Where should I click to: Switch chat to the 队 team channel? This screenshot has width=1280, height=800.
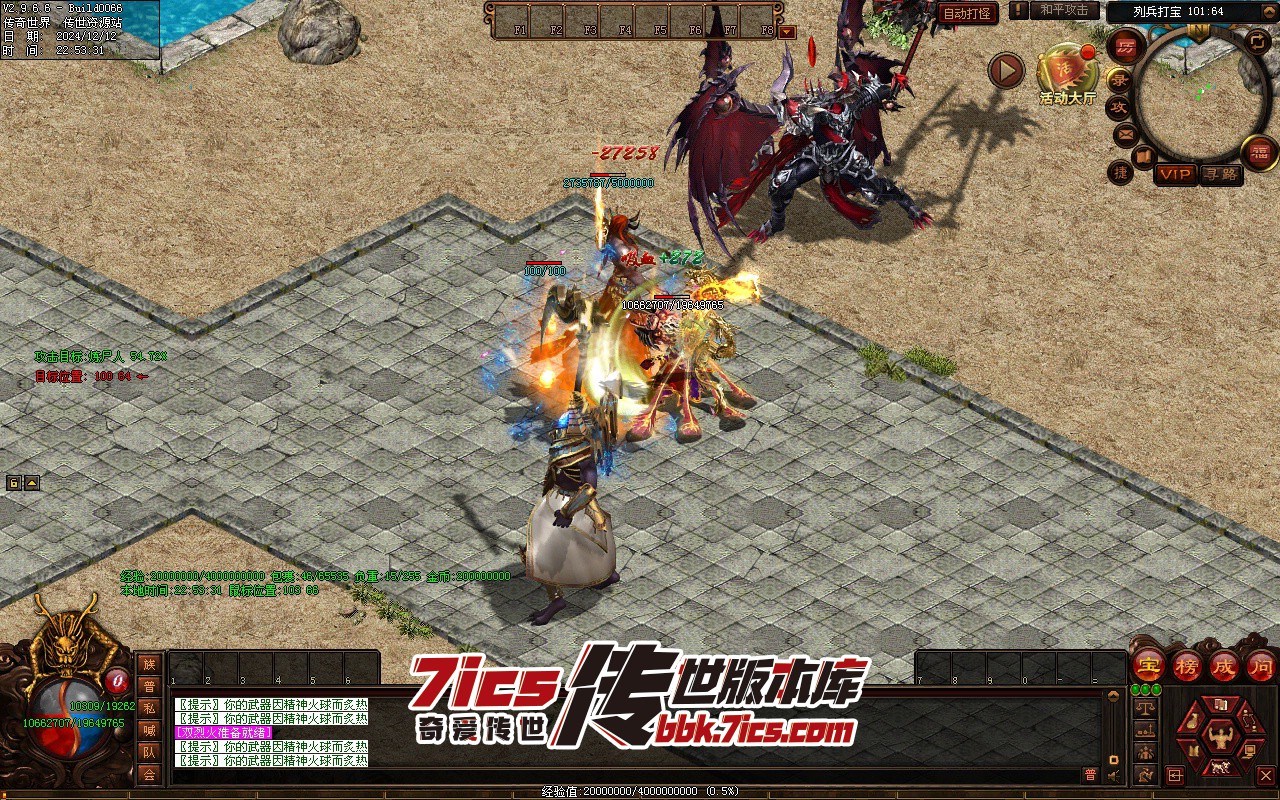click(149, 752)
